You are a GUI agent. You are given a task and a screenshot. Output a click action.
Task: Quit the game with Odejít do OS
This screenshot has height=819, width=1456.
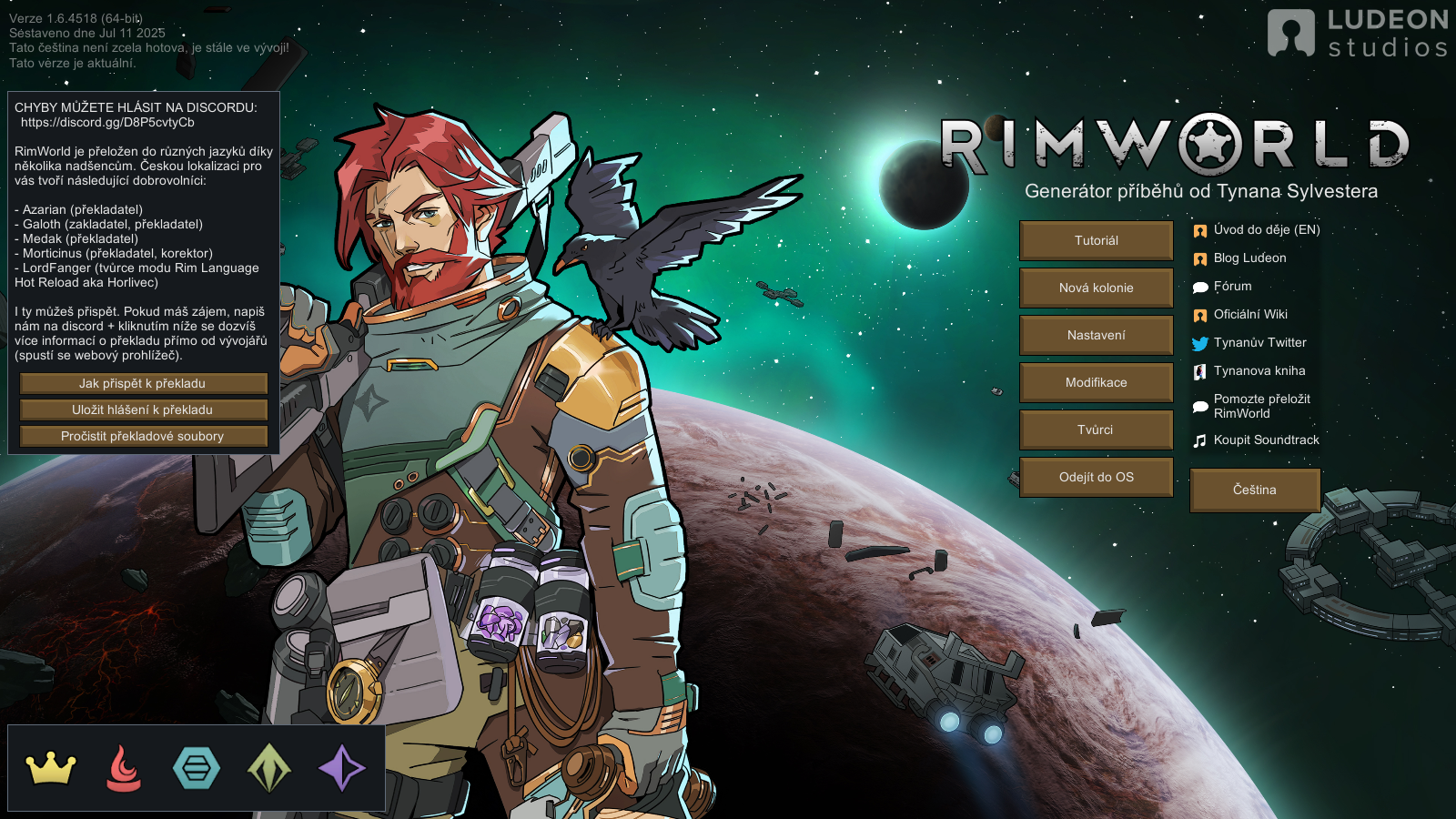tap(1096, 477)
